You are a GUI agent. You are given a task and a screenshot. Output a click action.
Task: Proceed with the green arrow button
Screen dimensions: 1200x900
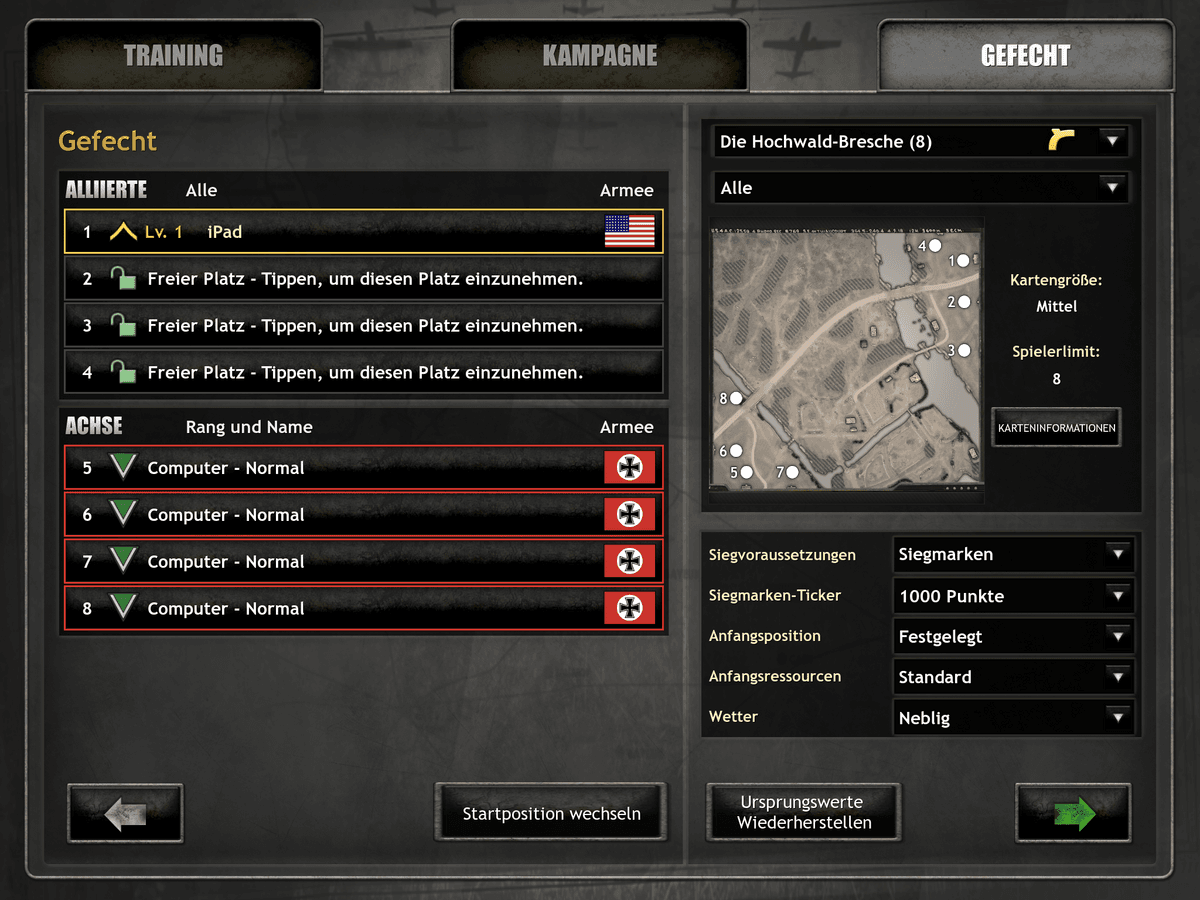coord(1073,814)
